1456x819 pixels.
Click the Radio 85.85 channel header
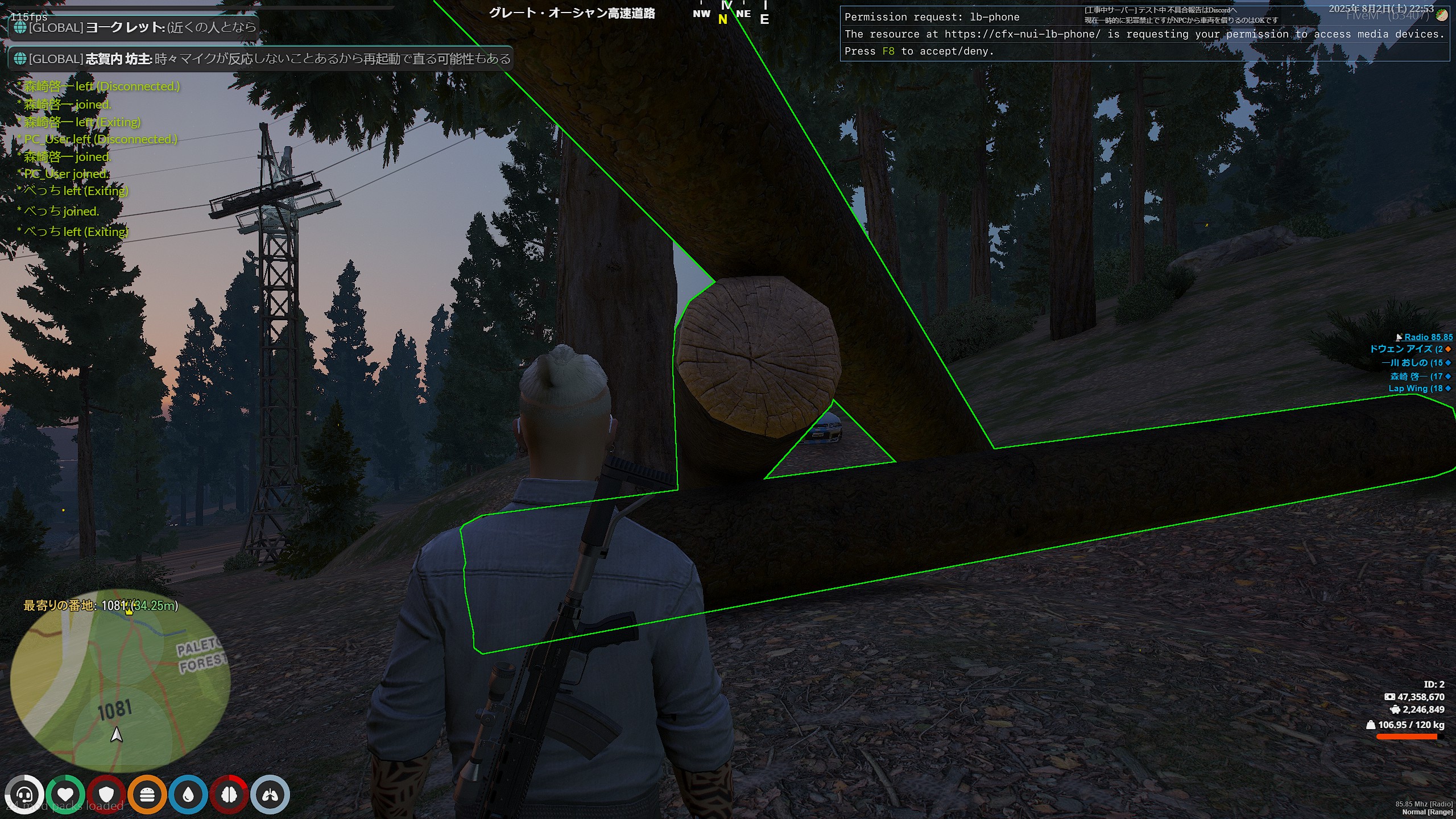click(1428, 337)
